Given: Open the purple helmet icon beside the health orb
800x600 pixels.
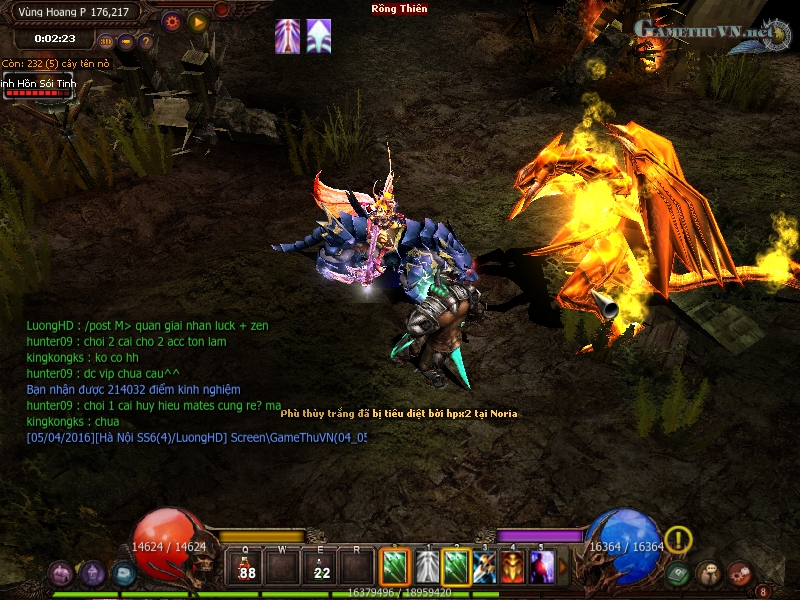Looking at the screenshot, I should point(93,574).
